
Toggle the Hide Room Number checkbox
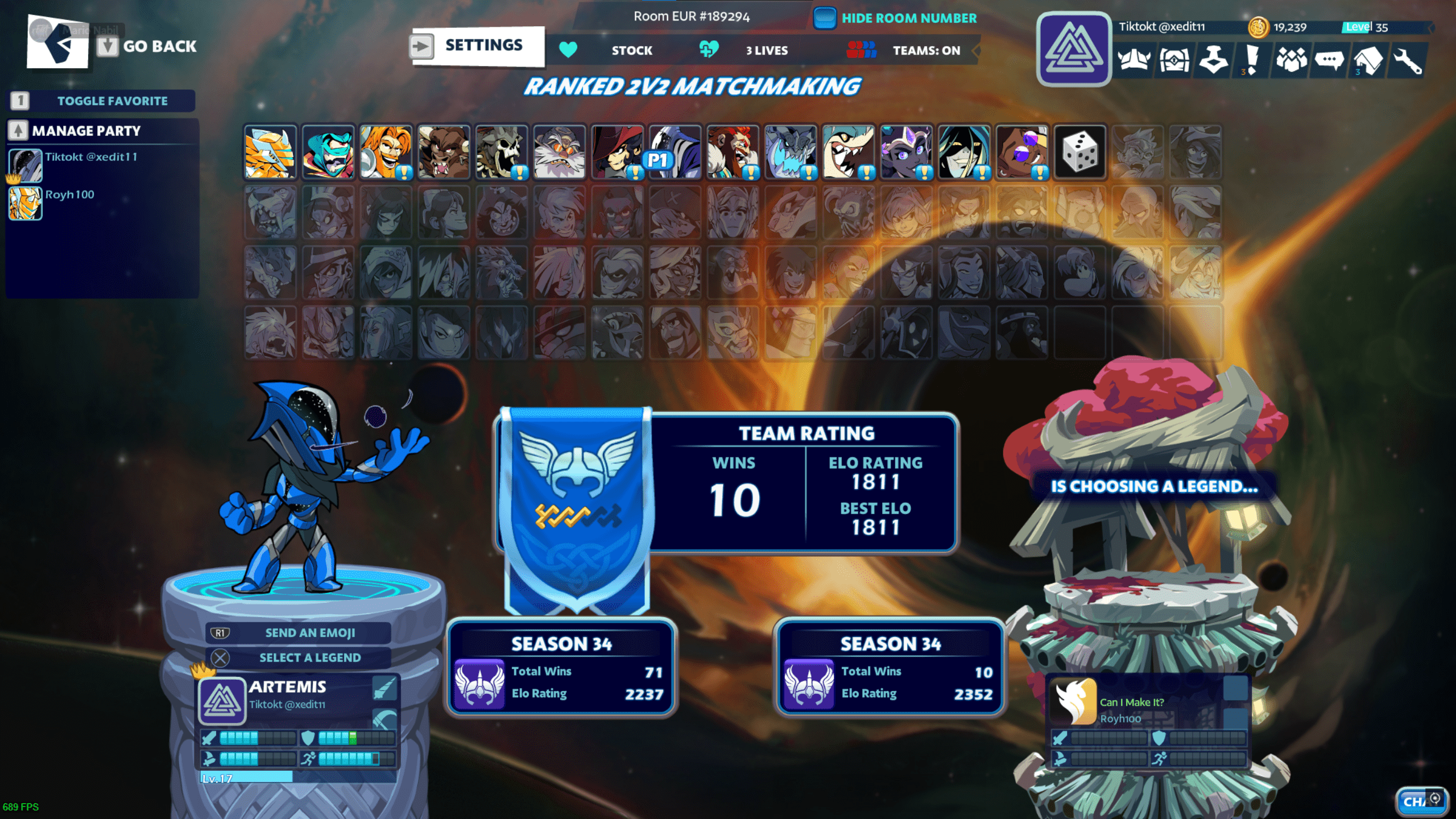824,18
